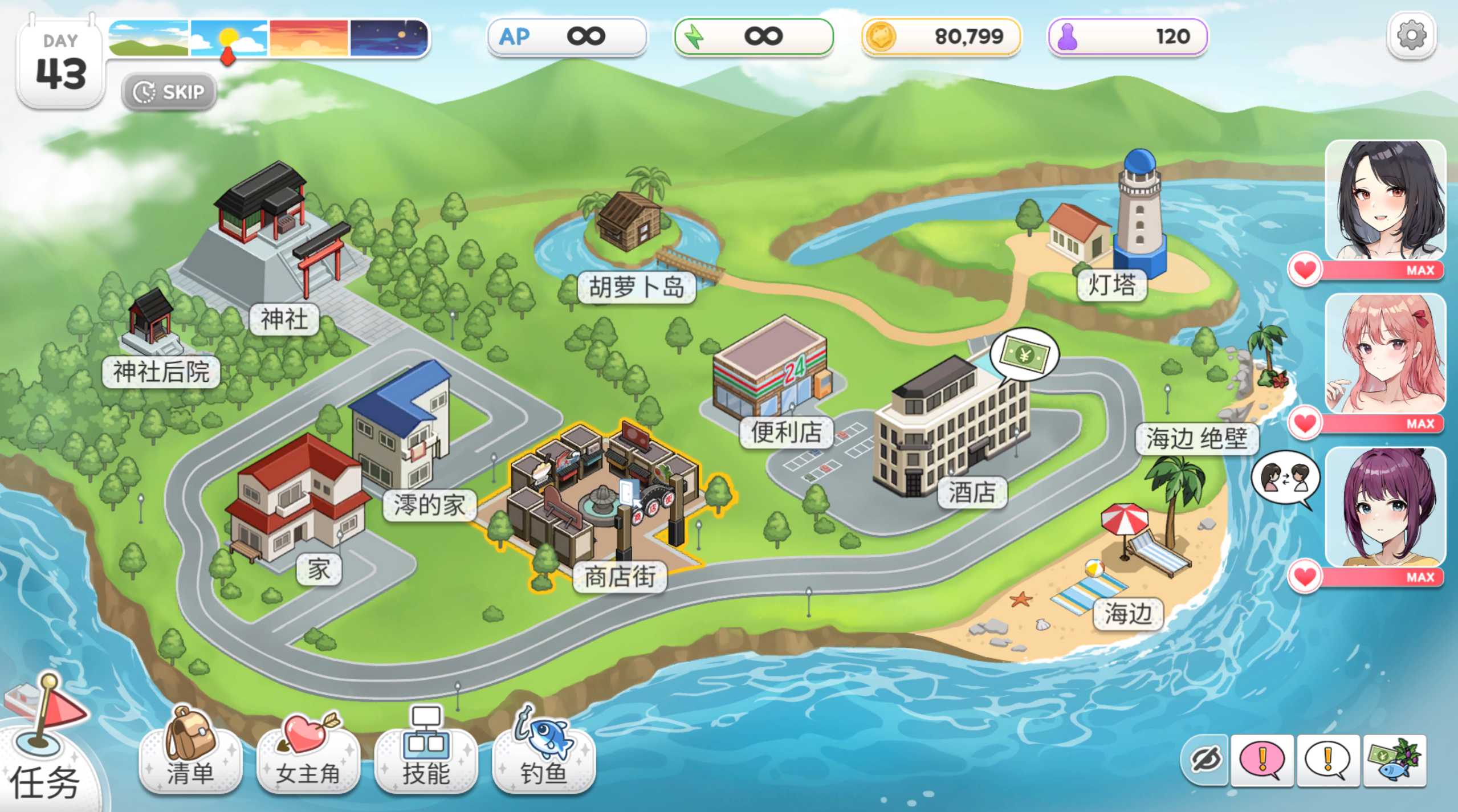Select the pink-haired girl portrait
The height and width of the screenshot is (812, 1458).
tap(1384, 353)
